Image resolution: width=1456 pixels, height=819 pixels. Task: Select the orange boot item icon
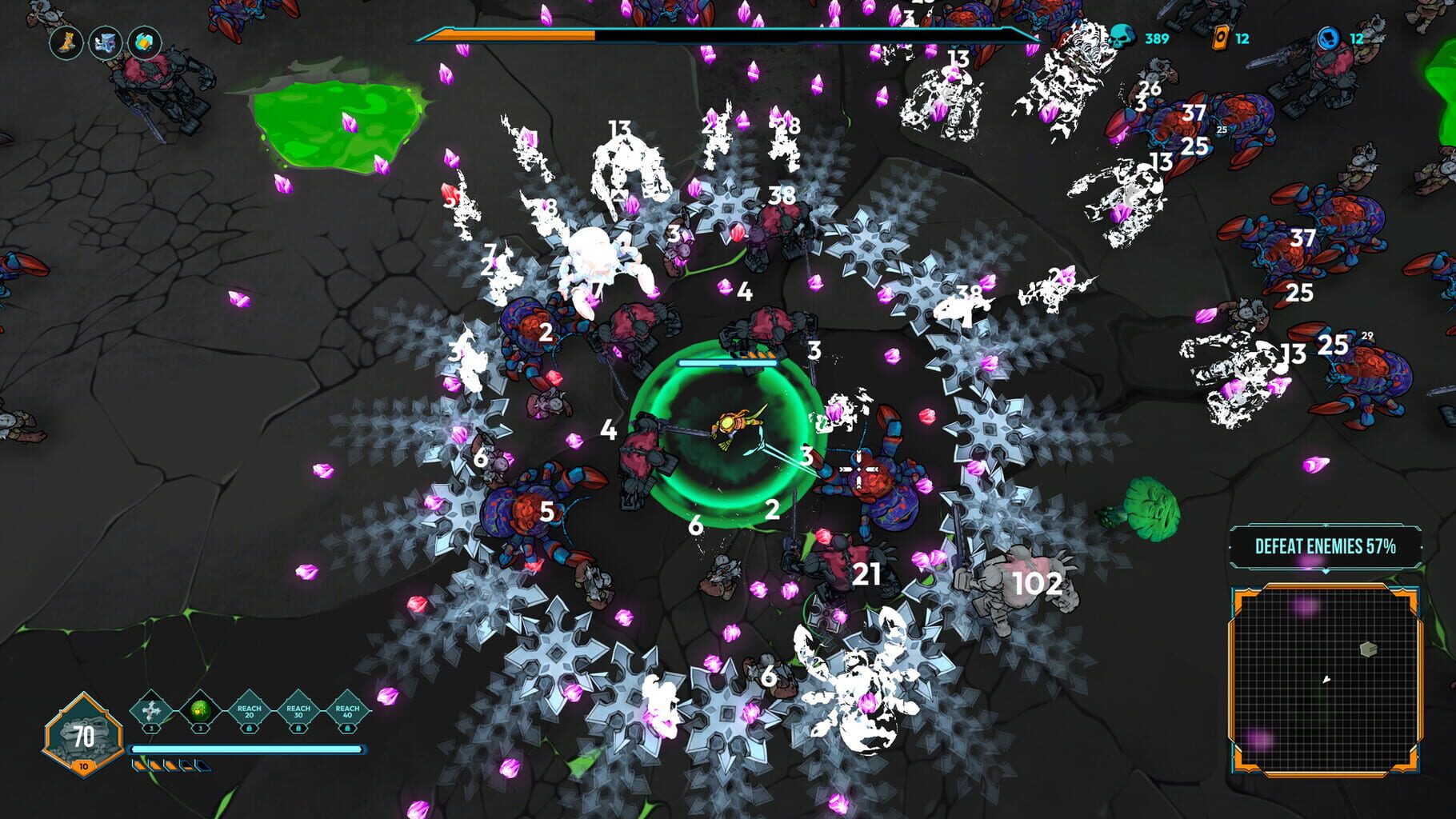point(68,44)
